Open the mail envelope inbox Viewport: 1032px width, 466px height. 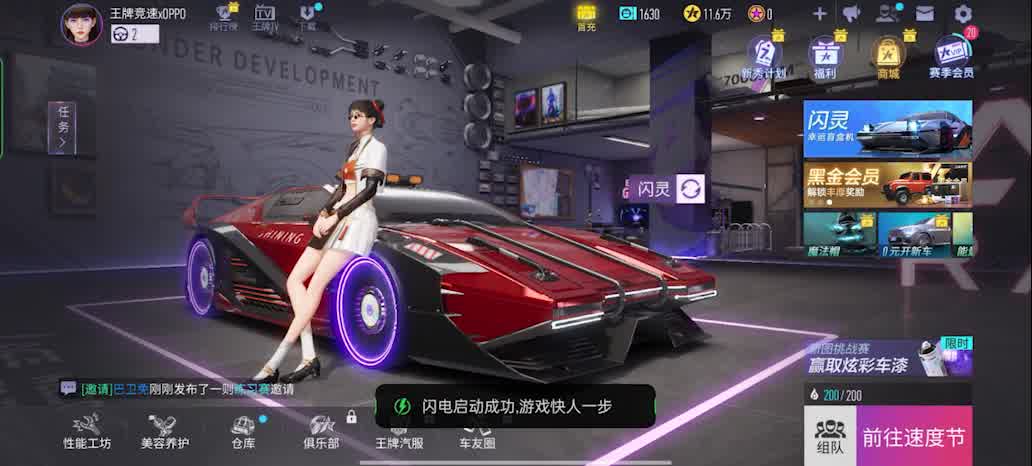click(925, 14)
